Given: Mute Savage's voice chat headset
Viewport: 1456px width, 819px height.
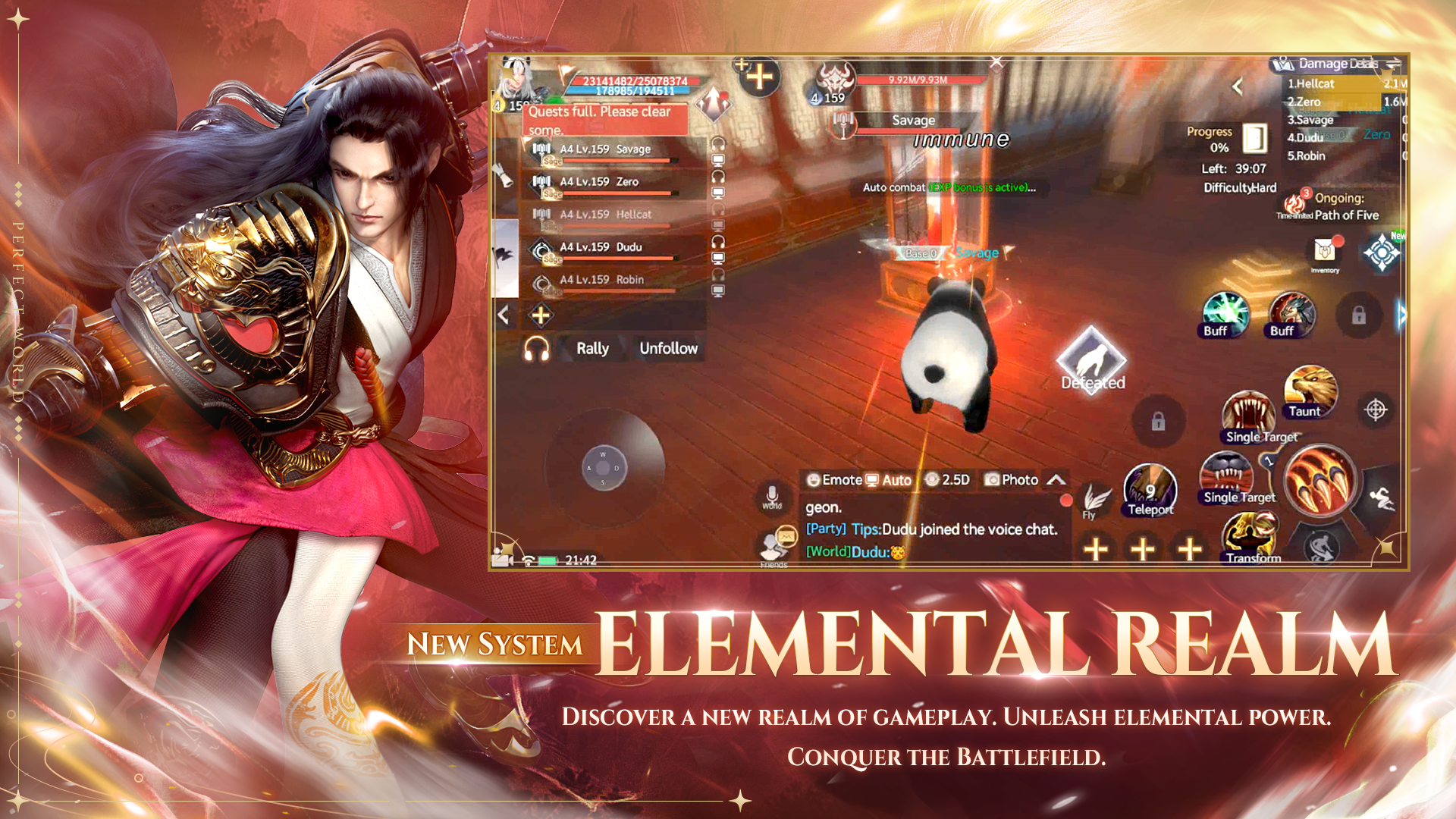Looking at the screenshot, I should (718, 144).
